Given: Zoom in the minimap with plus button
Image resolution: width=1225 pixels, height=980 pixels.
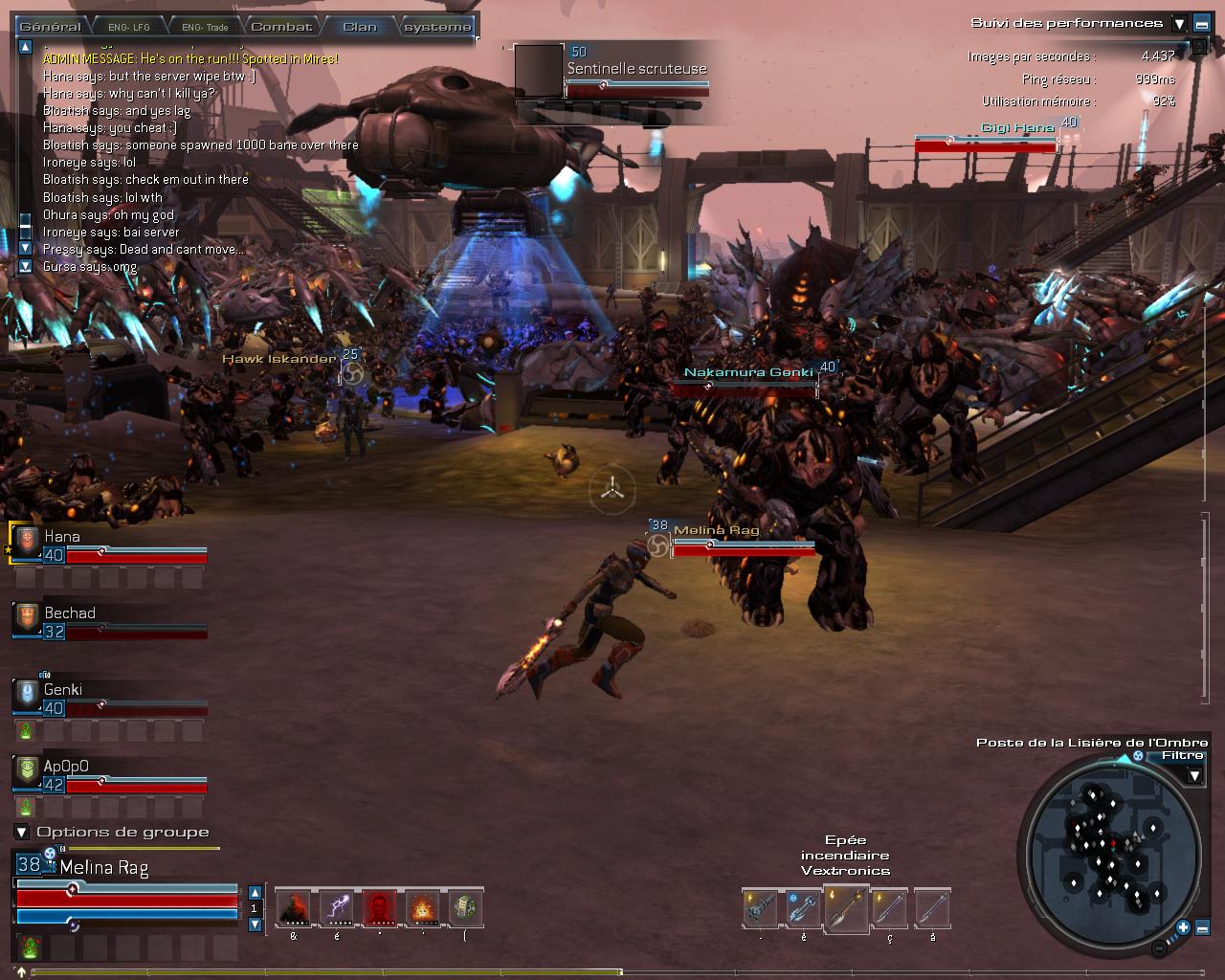Looking at the screenshot, I should [x=1184, y=926].
